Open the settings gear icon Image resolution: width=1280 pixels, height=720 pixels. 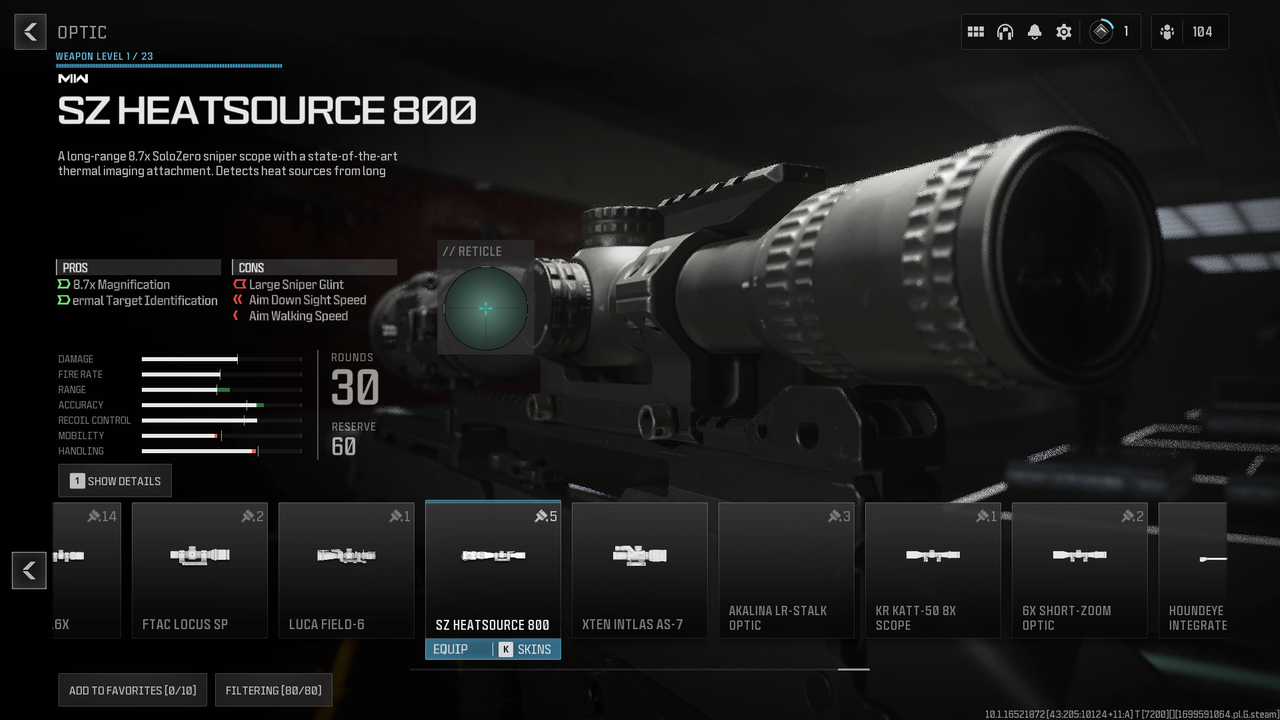click(1063, 31)
